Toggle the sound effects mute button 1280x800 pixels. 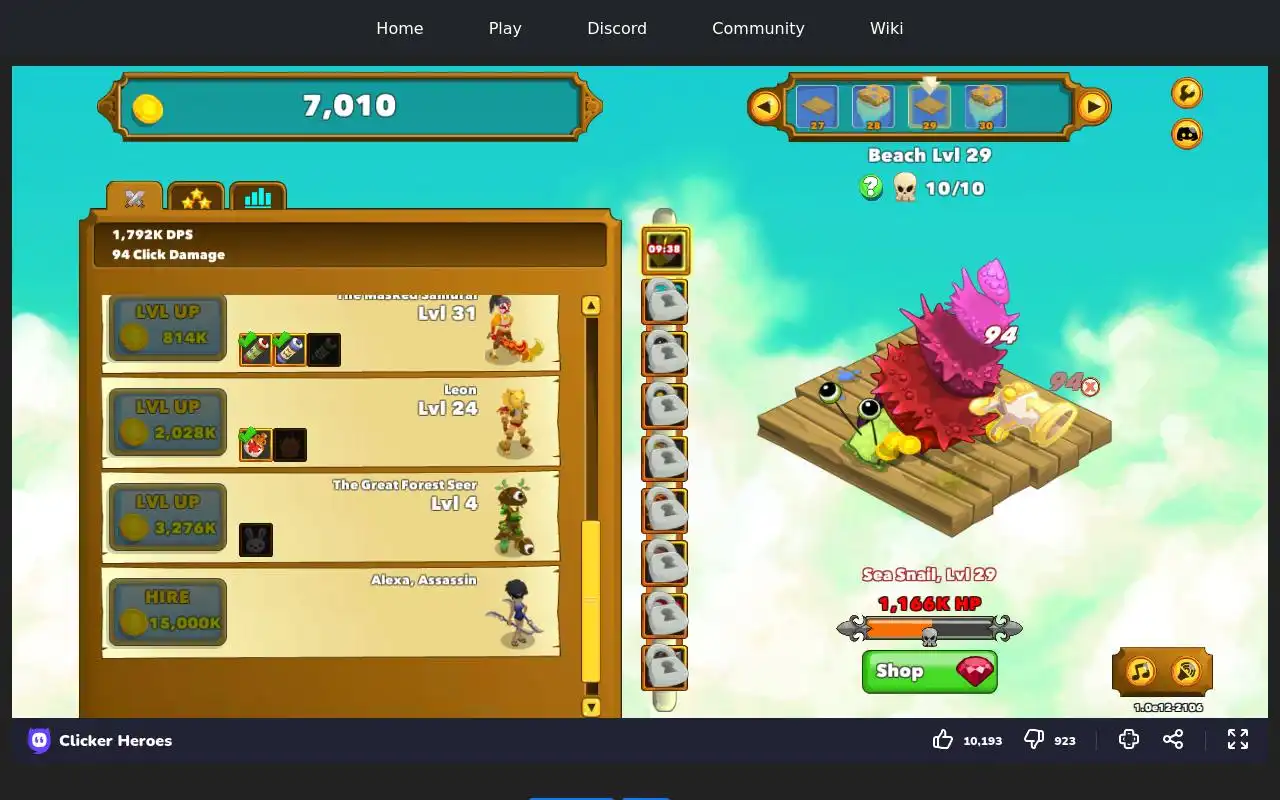pos(1186,671)
